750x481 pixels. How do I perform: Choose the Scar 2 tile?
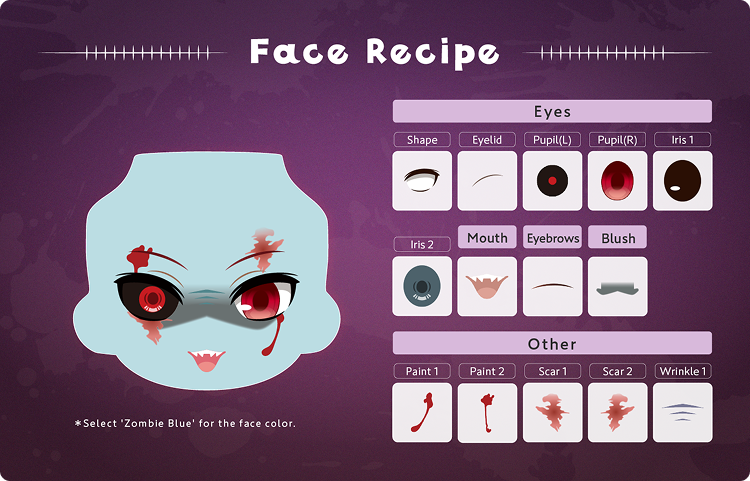click(x=617, y=412)
